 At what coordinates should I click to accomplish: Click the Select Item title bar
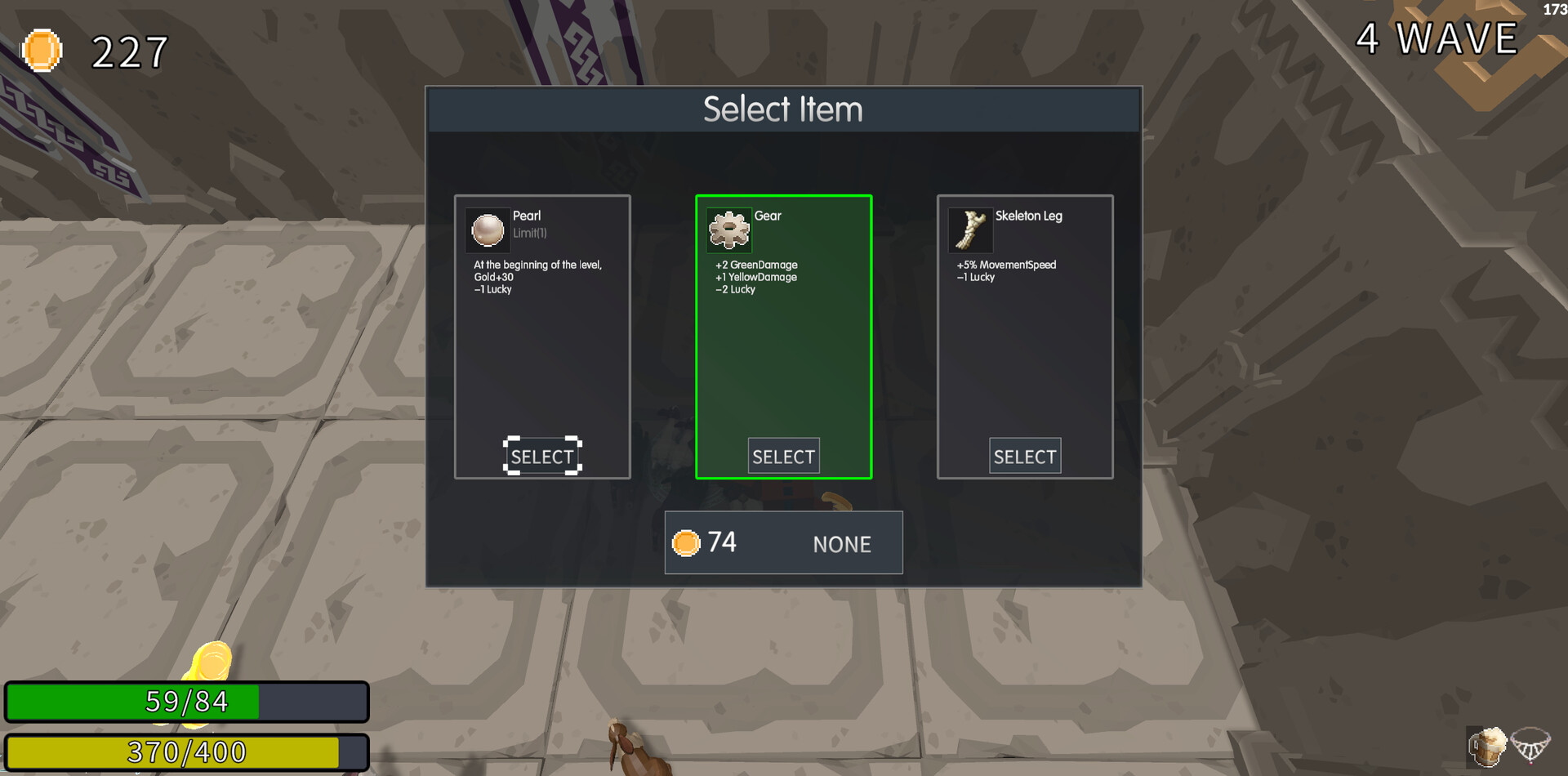point(782,109)
